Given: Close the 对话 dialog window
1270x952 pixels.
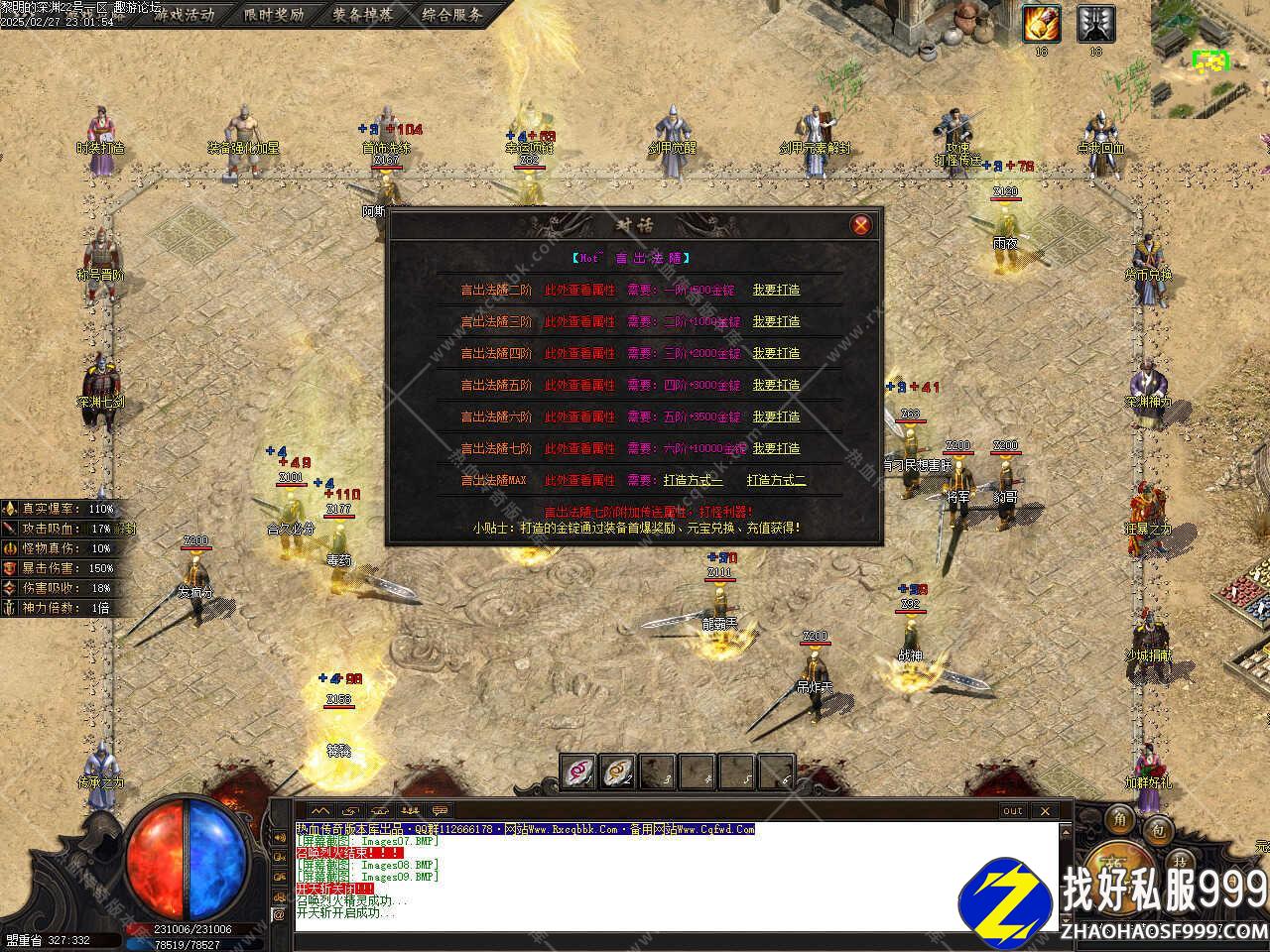Looking at the screenshot, I should [860, 225].
